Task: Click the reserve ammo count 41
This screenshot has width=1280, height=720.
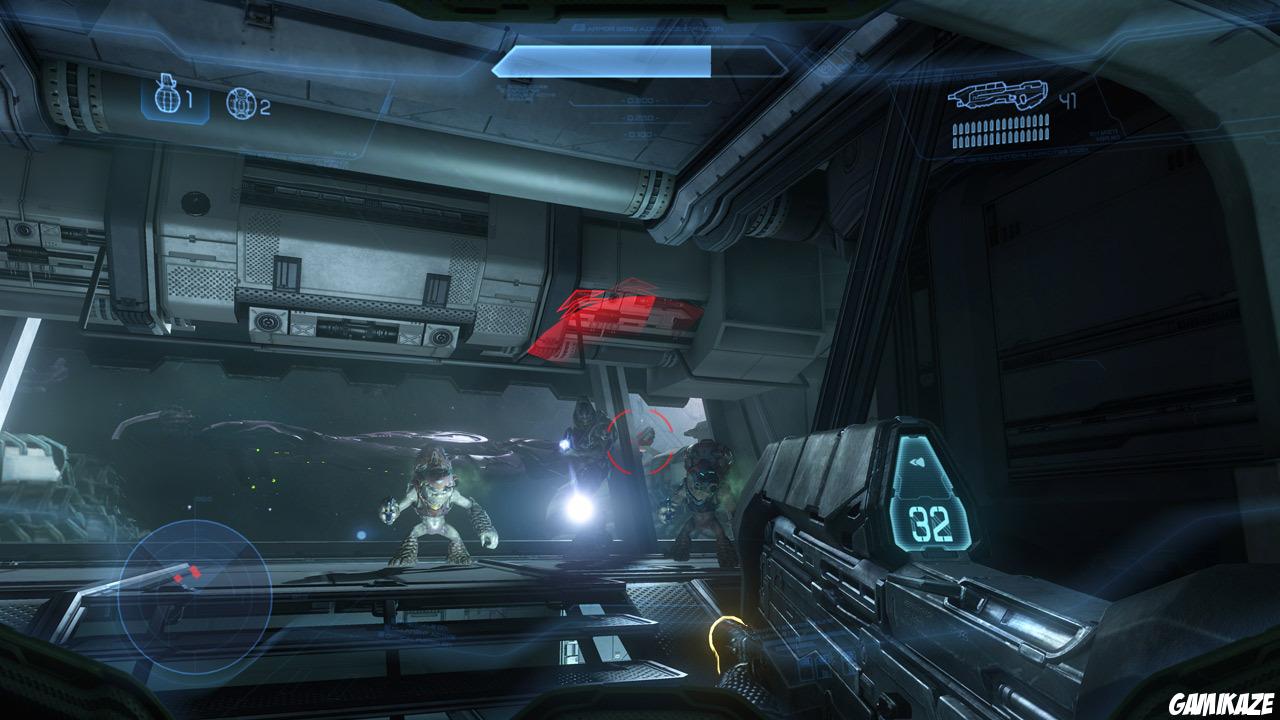Action: click(x=1068, y=100)
